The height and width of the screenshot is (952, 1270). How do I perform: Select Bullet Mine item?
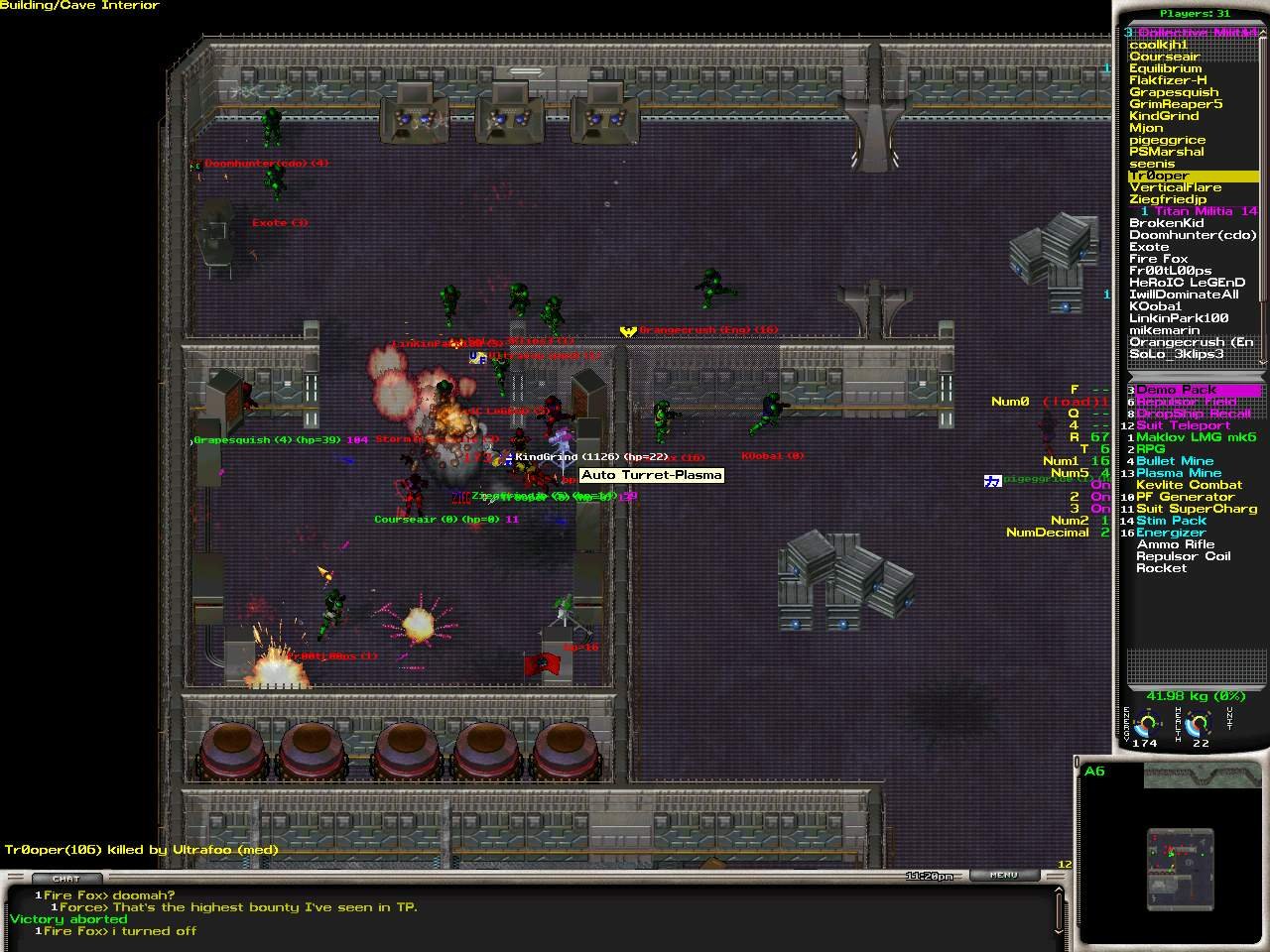[x=1175, y=461]
